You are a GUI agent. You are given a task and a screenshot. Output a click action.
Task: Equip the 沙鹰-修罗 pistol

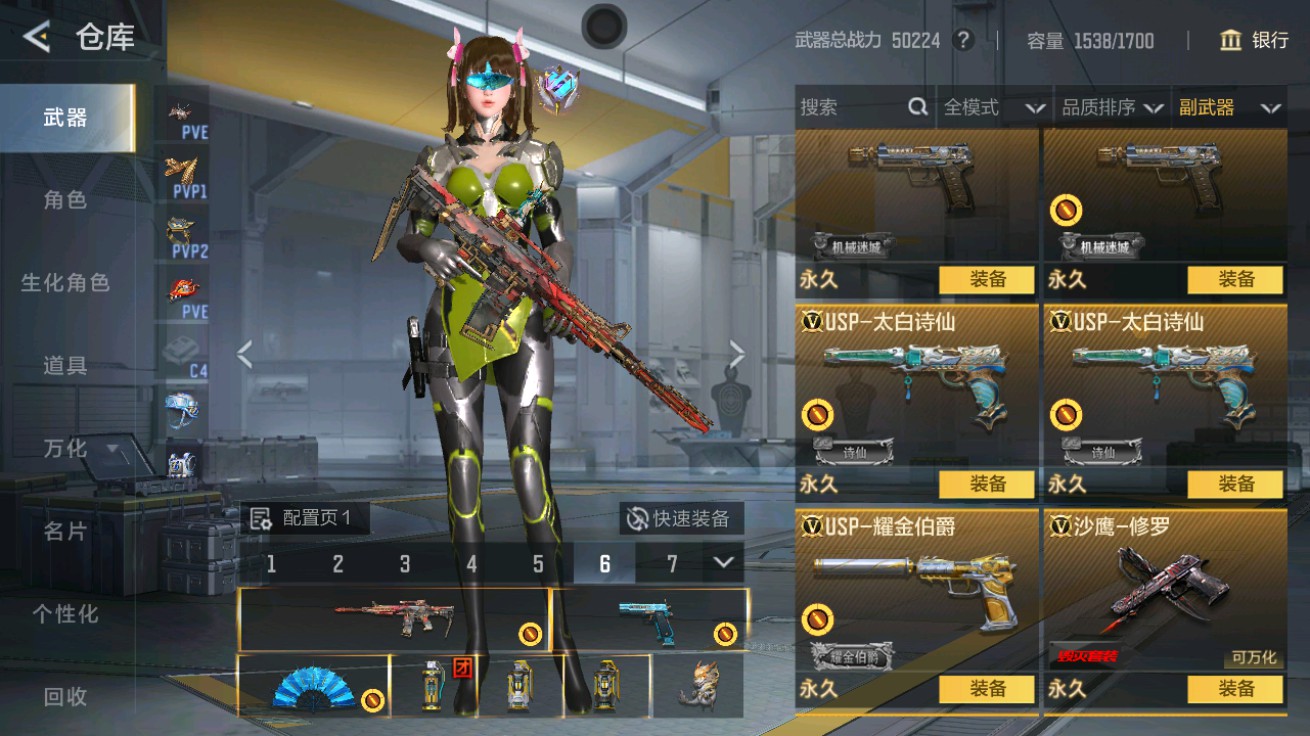(1235, 689)
